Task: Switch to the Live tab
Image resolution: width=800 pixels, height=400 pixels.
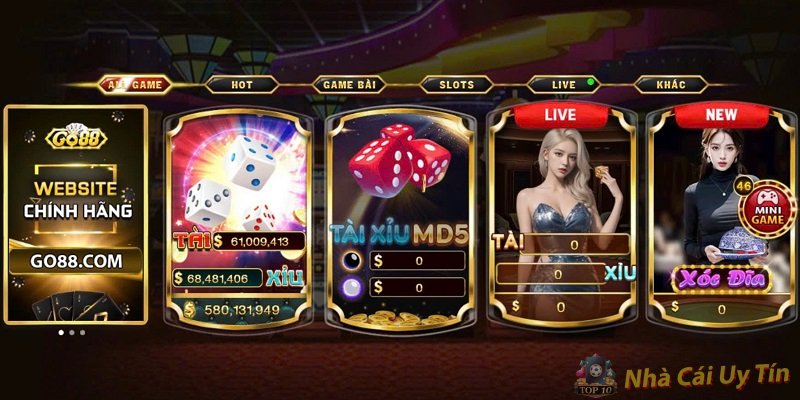Action: [x=564, y=85]
